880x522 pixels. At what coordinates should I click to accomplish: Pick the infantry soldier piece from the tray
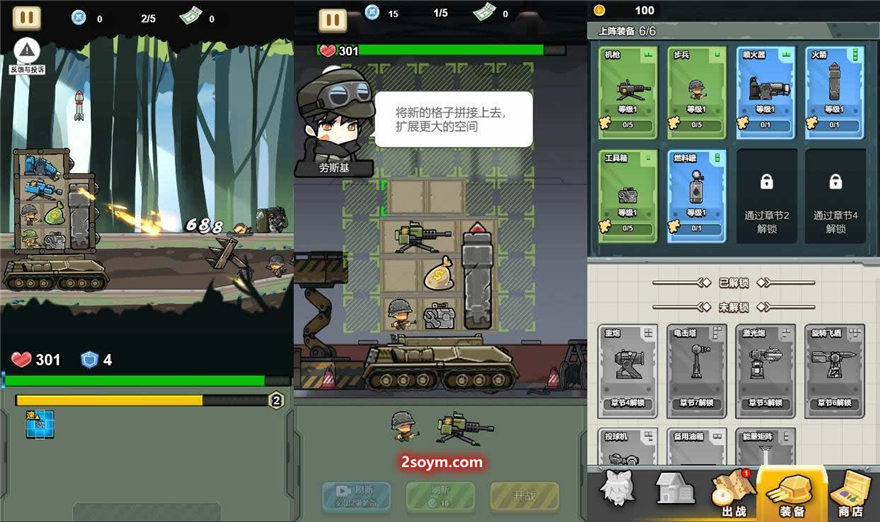pos(404,427)
